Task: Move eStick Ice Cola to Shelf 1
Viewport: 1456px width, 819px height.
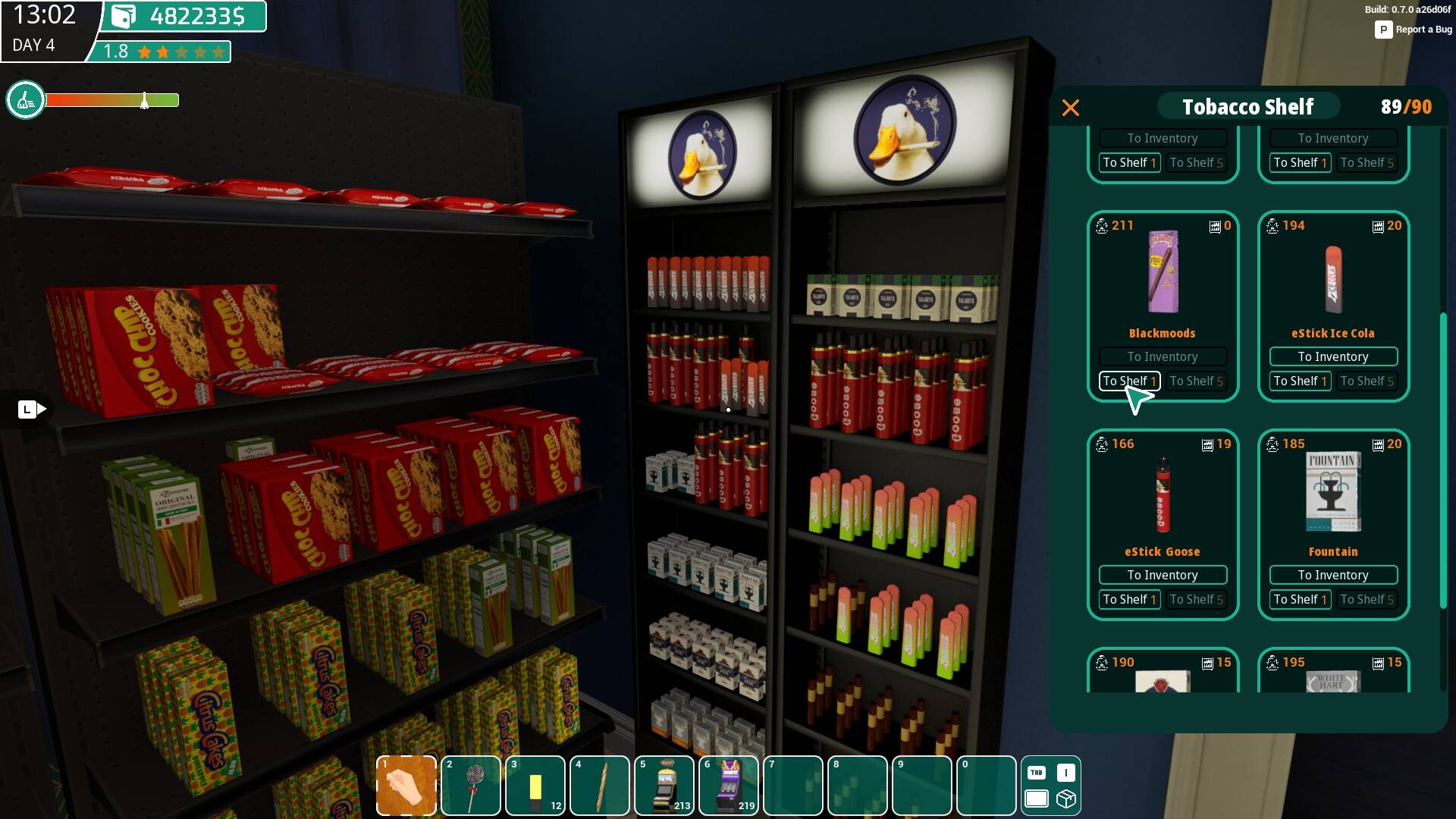Action: pyautogui.click(x=1300, y=381)
